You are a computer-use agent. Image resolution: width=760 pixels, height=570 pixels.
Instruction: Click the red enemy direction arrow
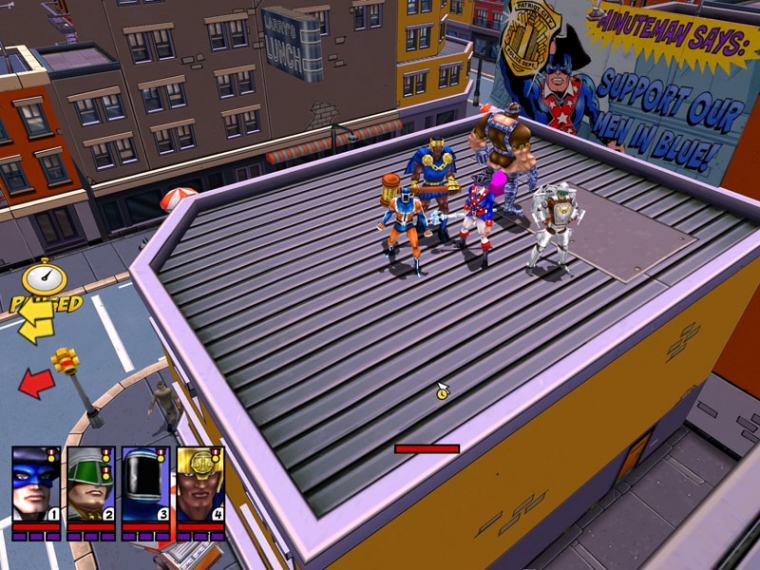[x=37, y=382]
